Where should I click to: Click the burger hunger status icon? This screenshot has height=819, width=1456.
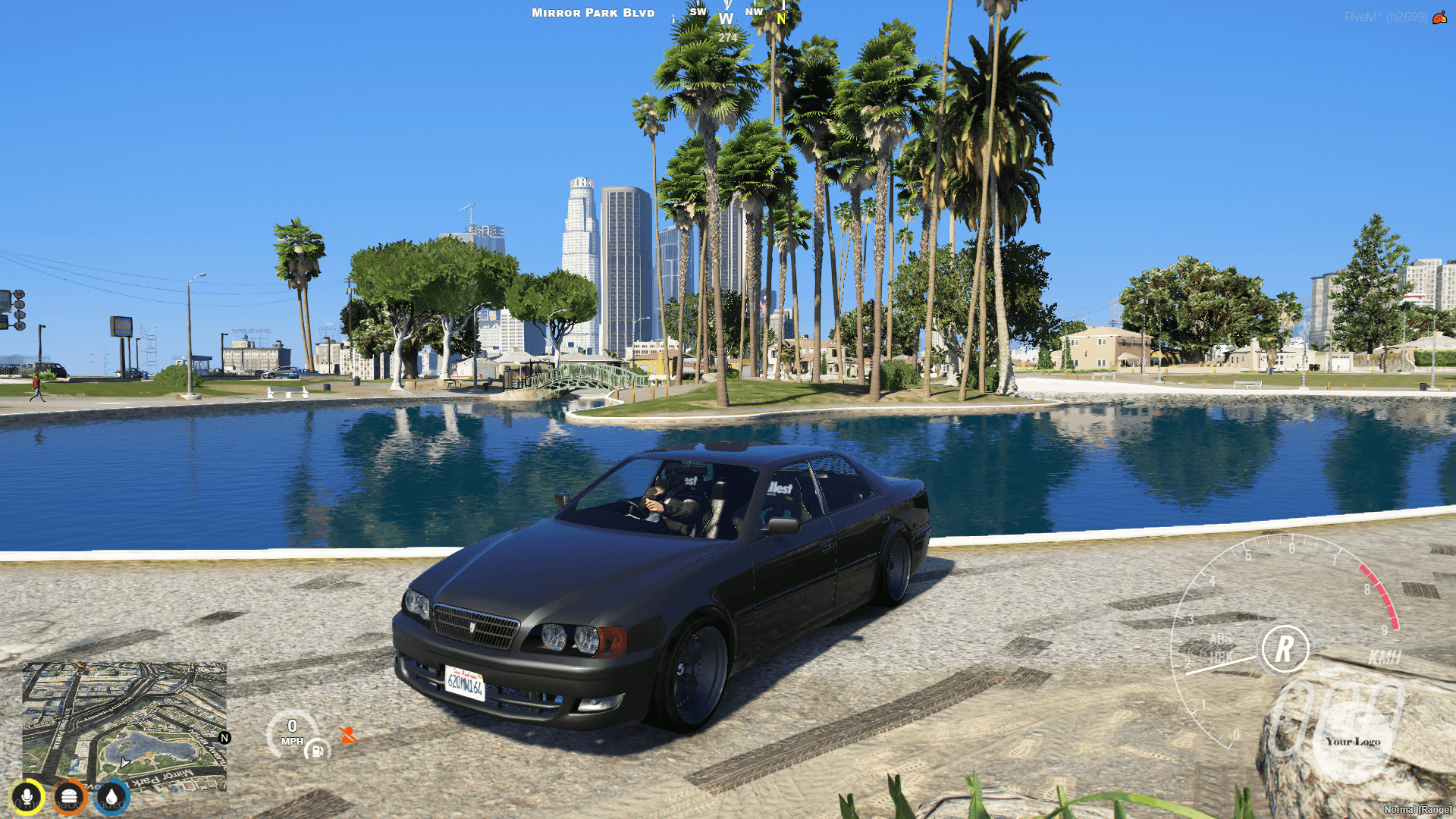(71, 797)
